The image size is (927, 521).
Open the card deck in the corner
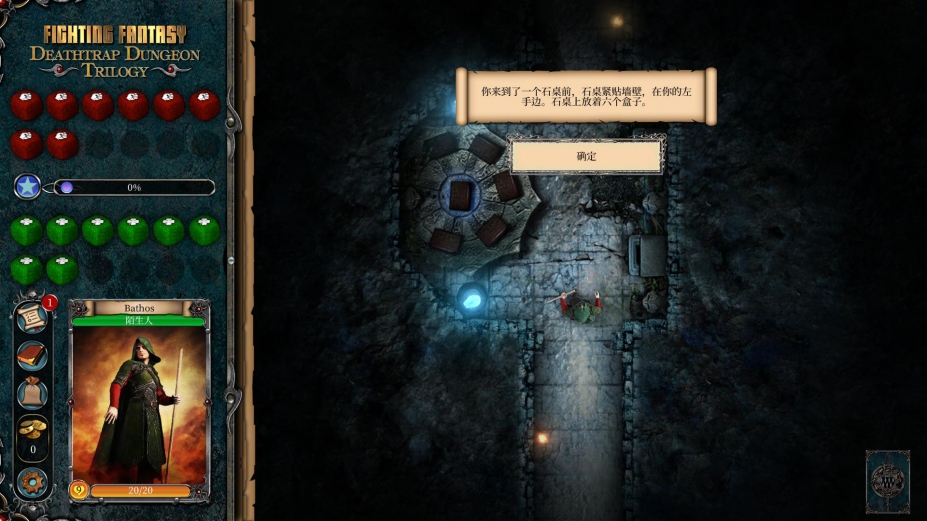[887, 481]
